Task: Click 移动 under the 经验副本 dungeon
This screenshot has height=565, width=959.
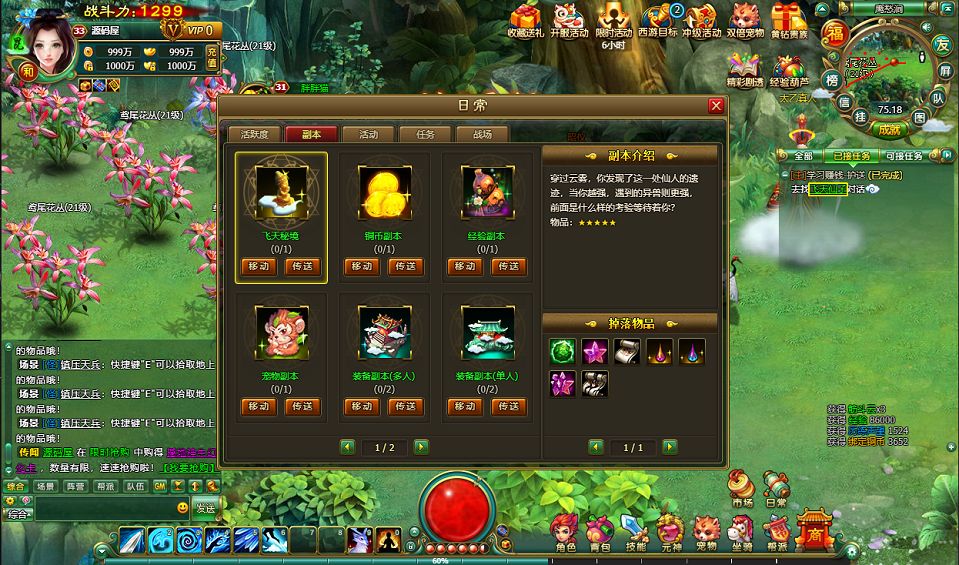Action: (x=464, y=267)
